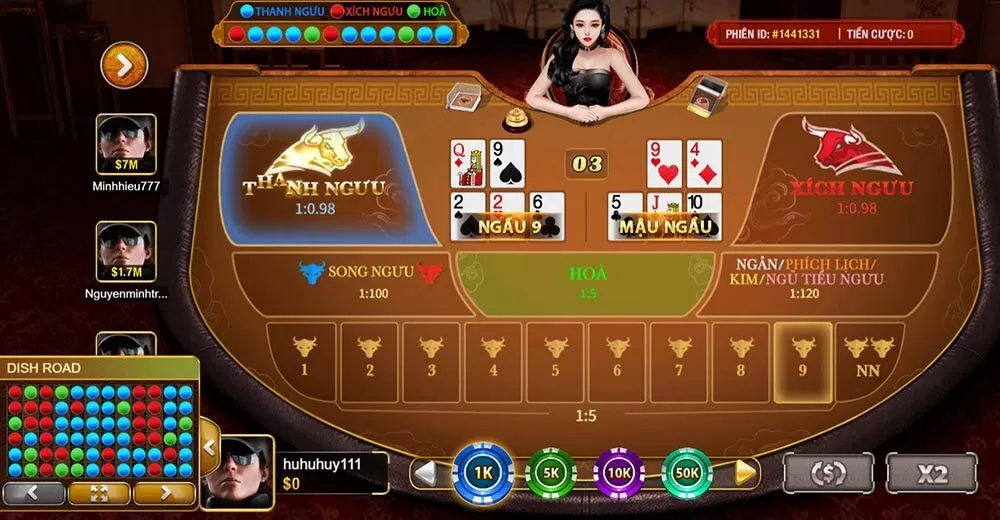Image resolution: width=1000 pixels, height=520 pixels.
Task: Select the bull number 9 bet tile
Action: pos(803,356)
